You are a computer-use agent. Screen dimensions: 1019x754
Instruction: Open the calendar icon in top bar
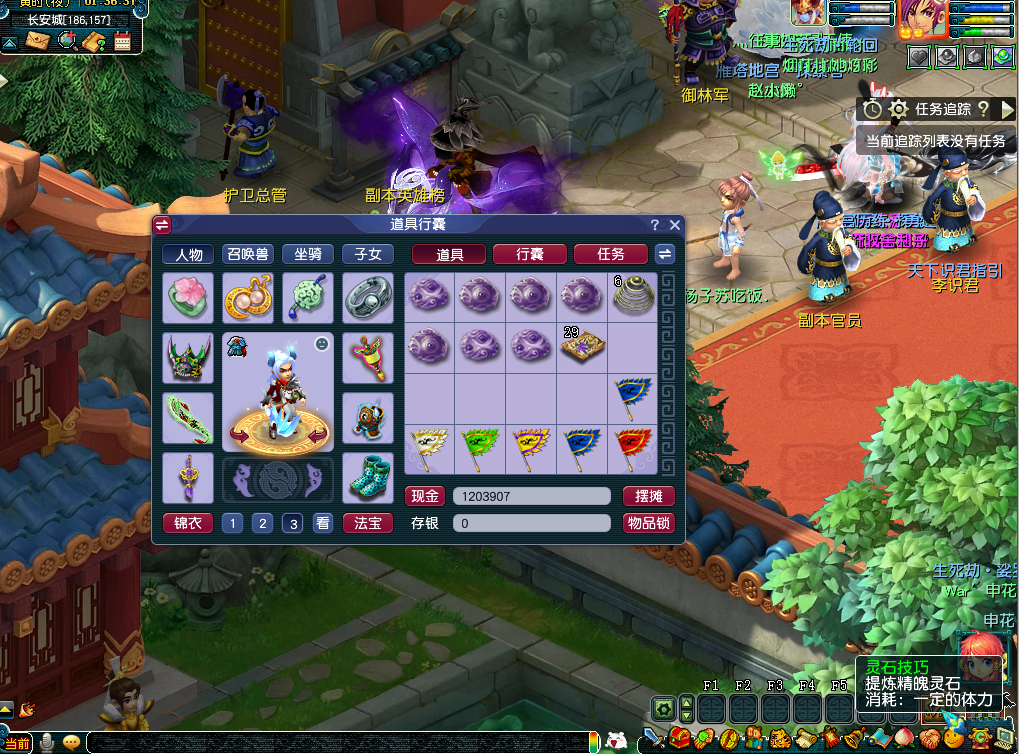123,41
